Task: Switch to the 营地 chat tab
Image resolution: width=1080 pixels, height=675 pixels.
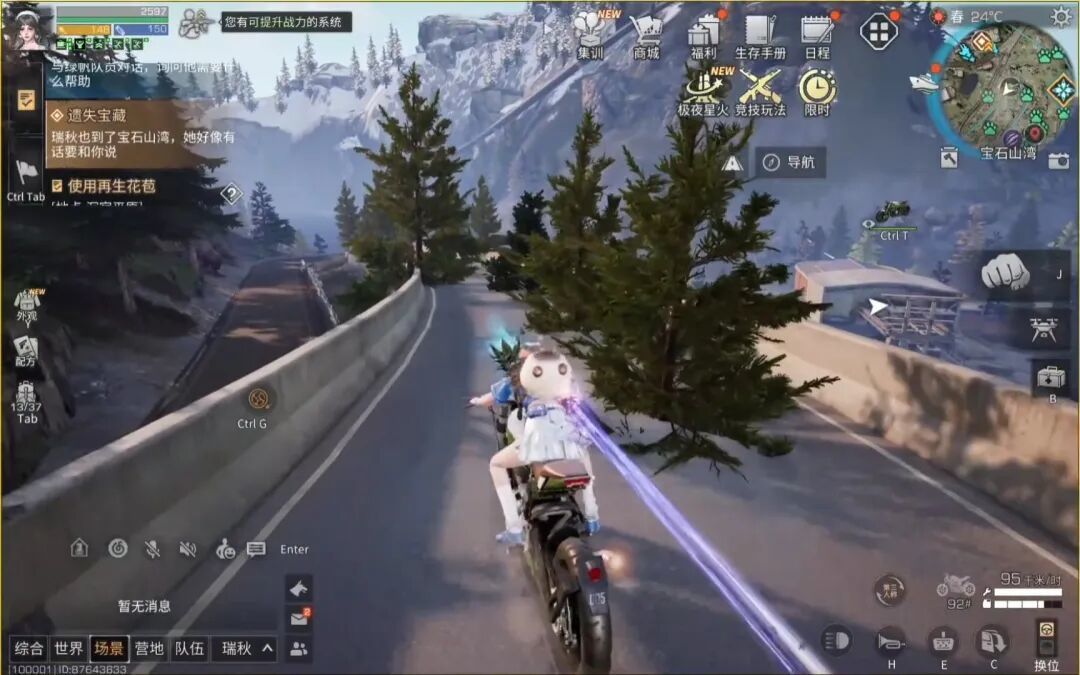Action: point(149,648)
